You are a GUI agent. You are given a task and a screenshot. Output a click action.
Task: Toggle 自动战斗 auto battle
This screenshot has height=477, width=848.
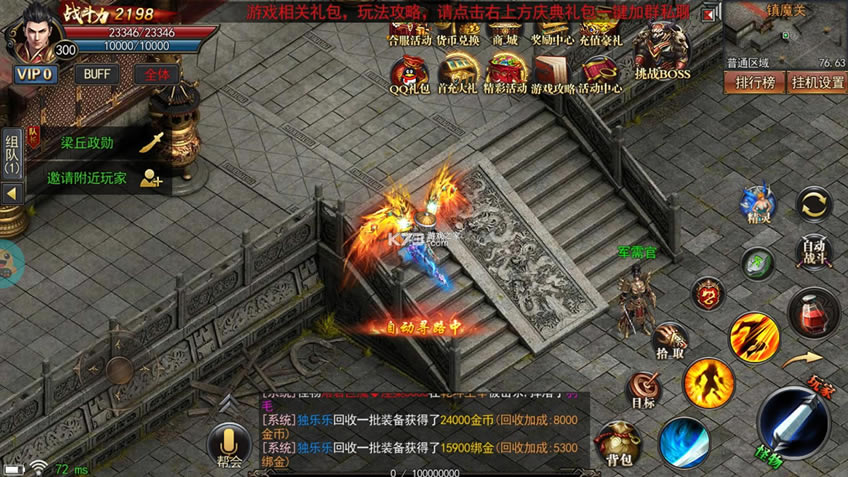tap(814, 250)
